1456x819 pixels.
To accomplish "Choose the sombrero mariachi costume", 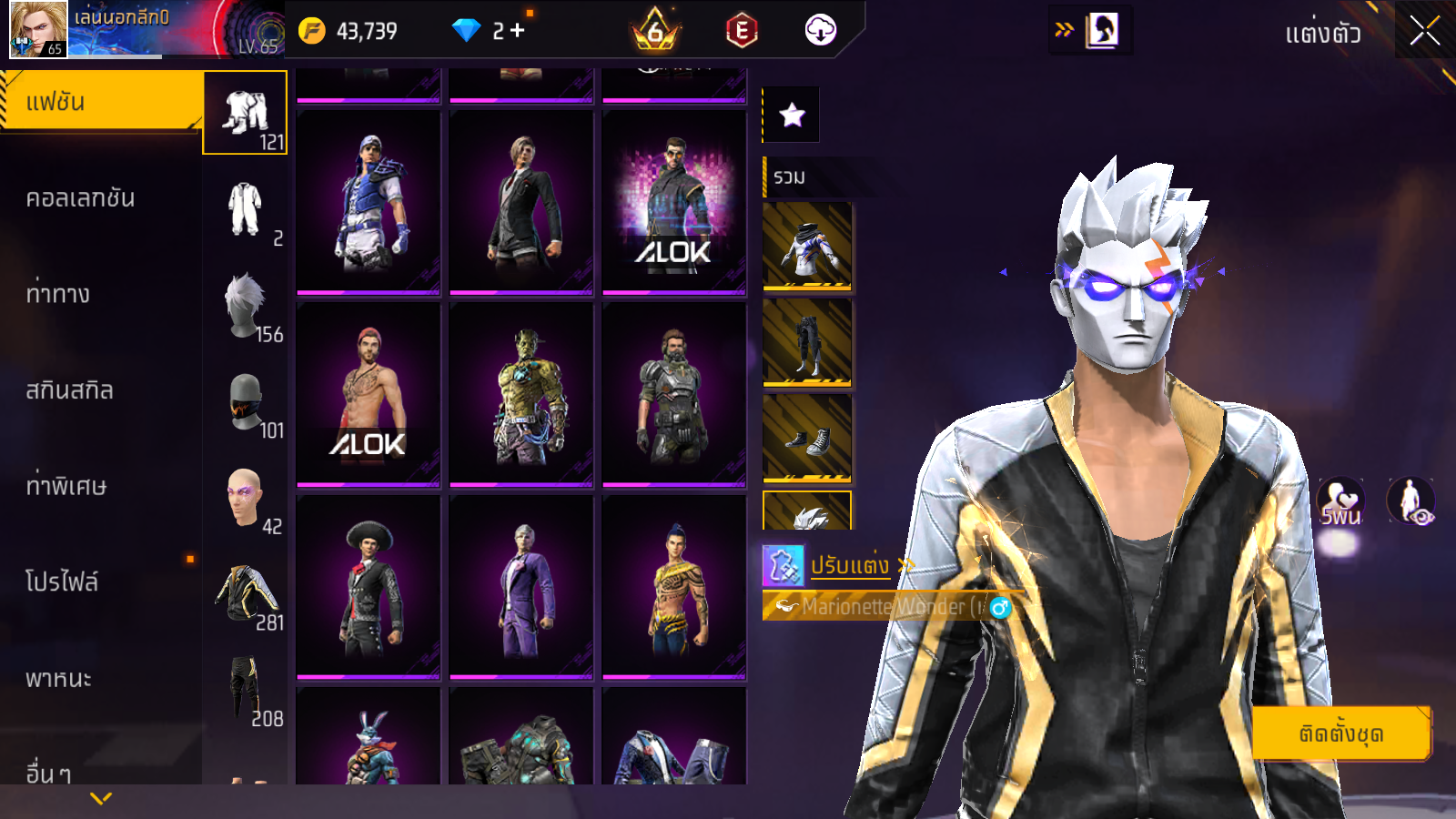I will click(x=369, y=587).
